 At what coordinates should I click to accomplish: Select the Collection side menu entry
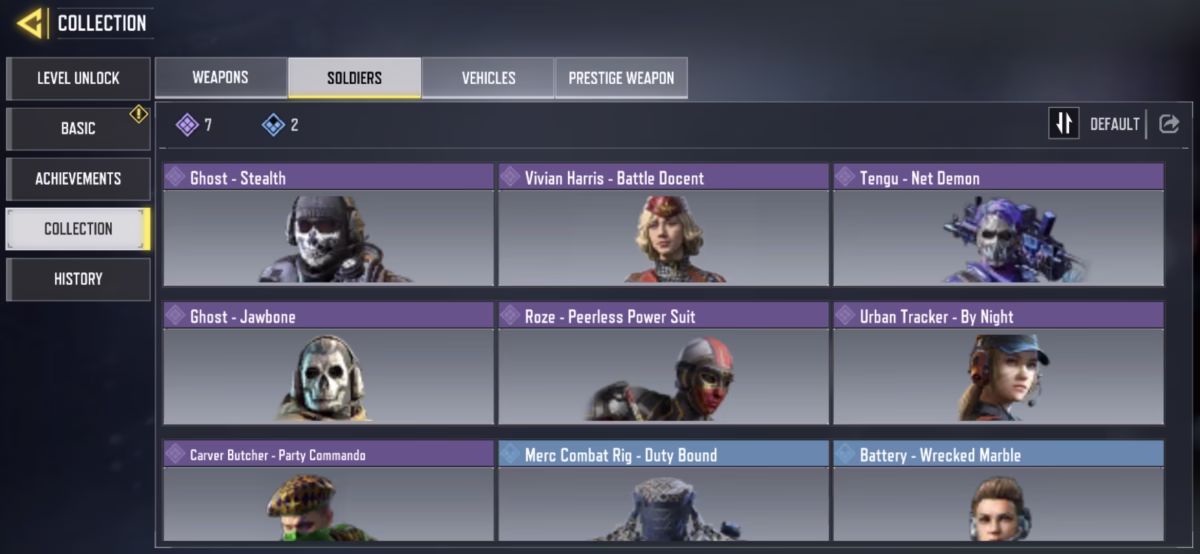[78, 228]
